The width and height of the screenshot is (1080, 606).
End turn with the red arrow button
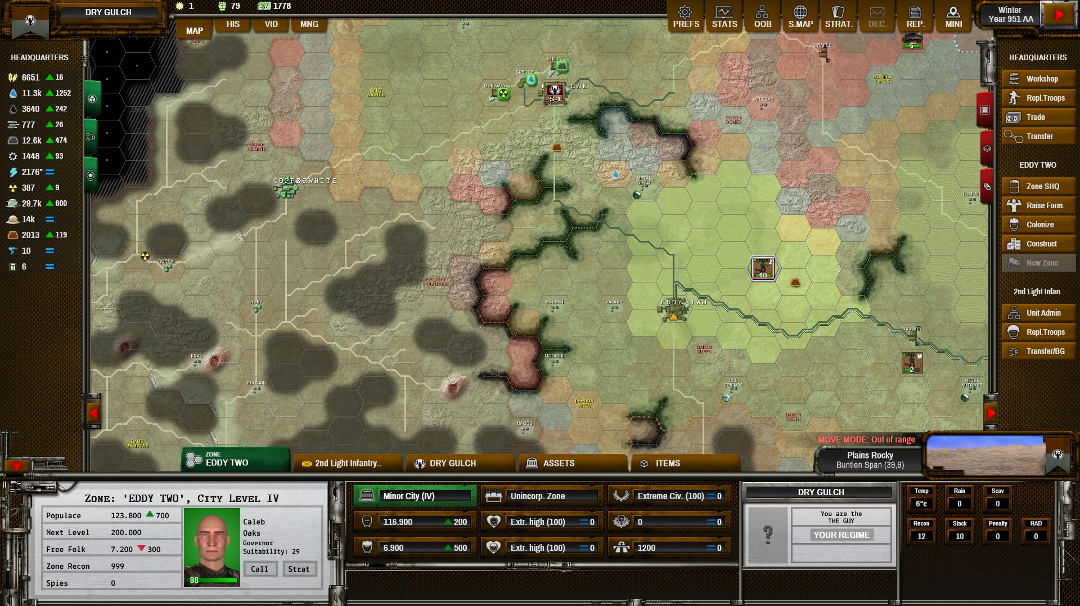1056,15
